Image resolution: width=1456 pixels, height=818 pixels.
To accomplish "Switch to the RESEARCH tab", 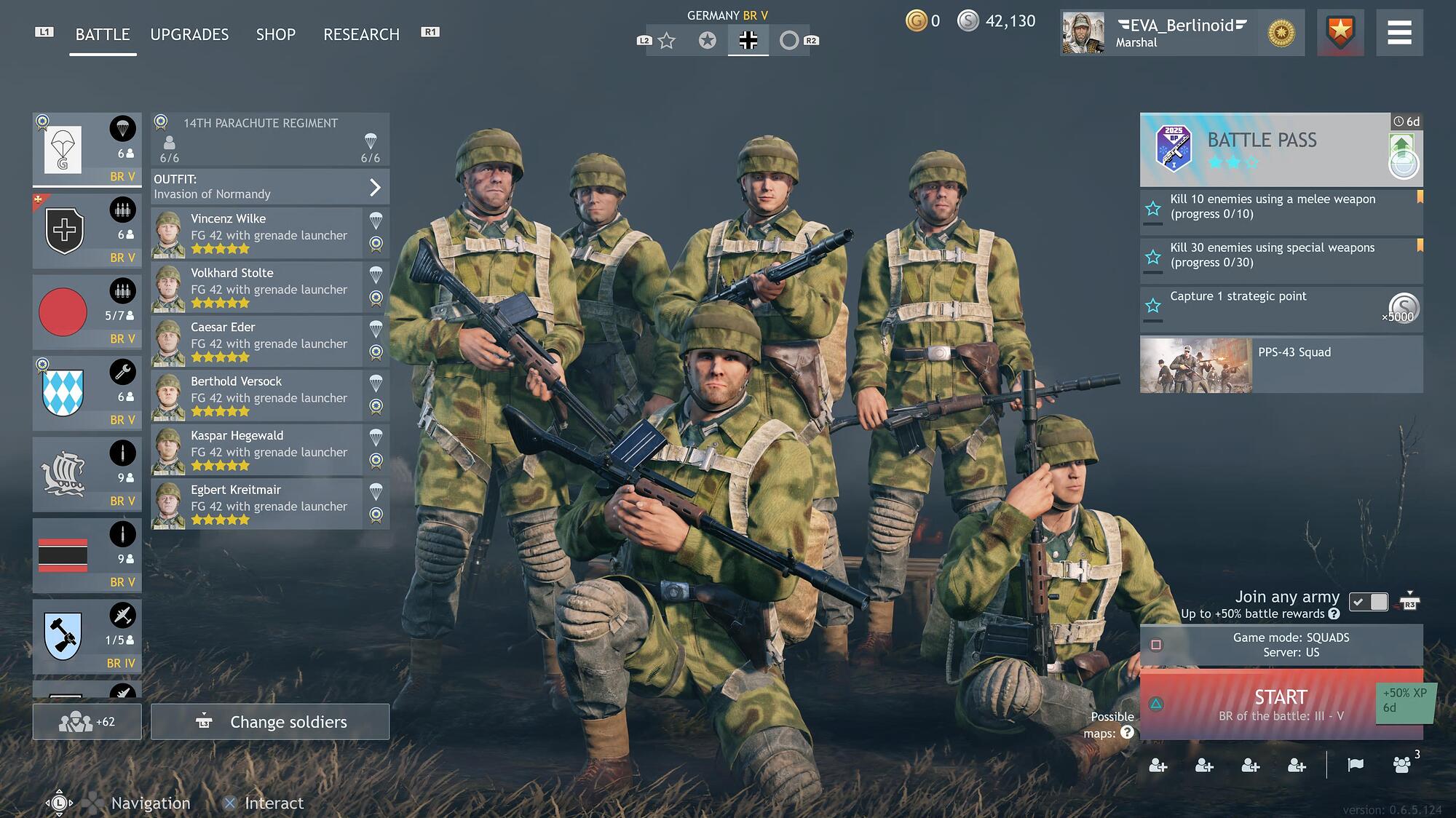I will click(x=362, y=34).
